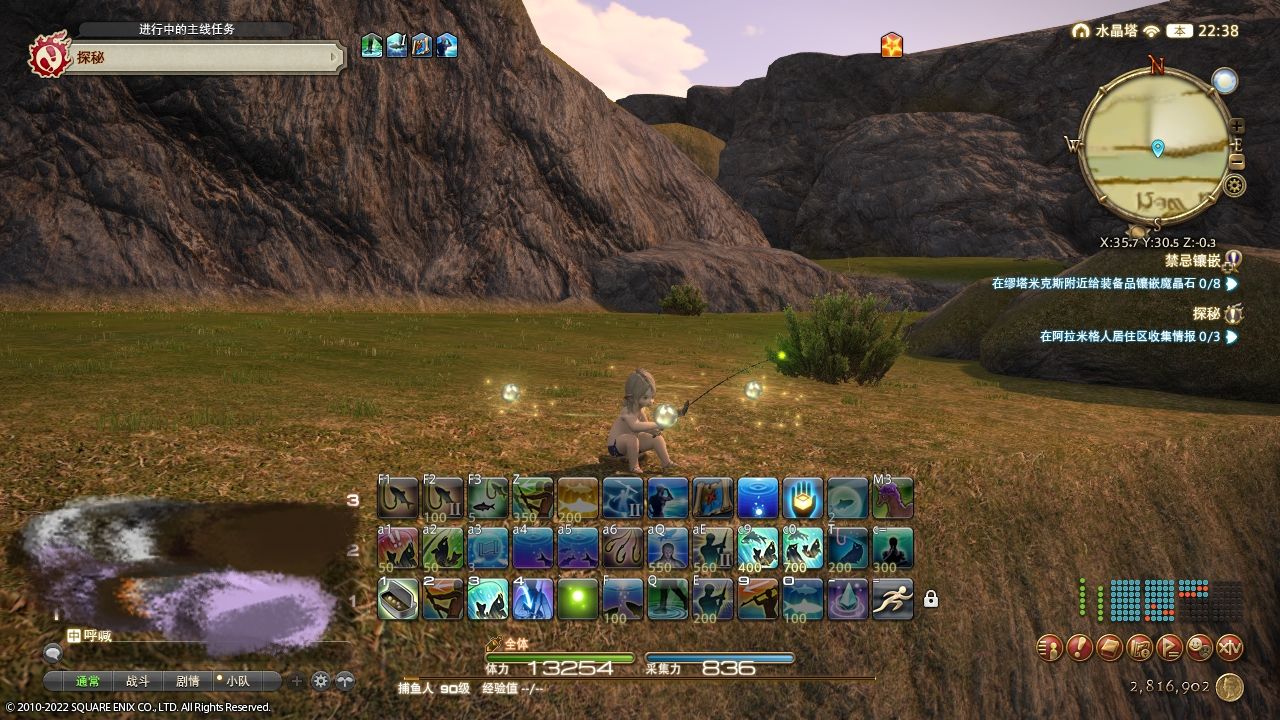This screenshot has height=720, width=1280.
Task: Switch to the 战斗 chat tab
Action: [x=137, y=681]
